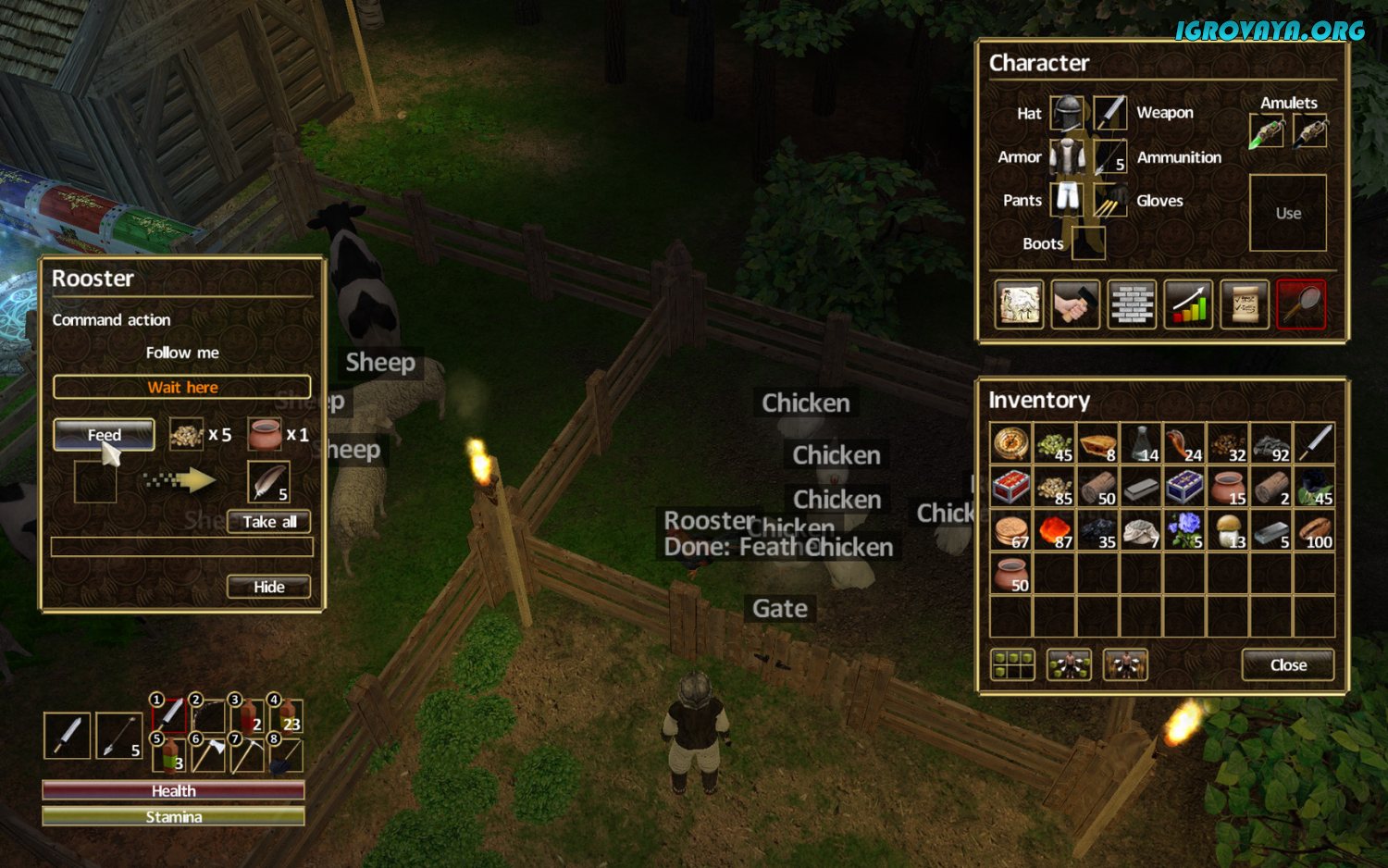
Task: Open the quest checklist scroll
Action: (1245, 304)
